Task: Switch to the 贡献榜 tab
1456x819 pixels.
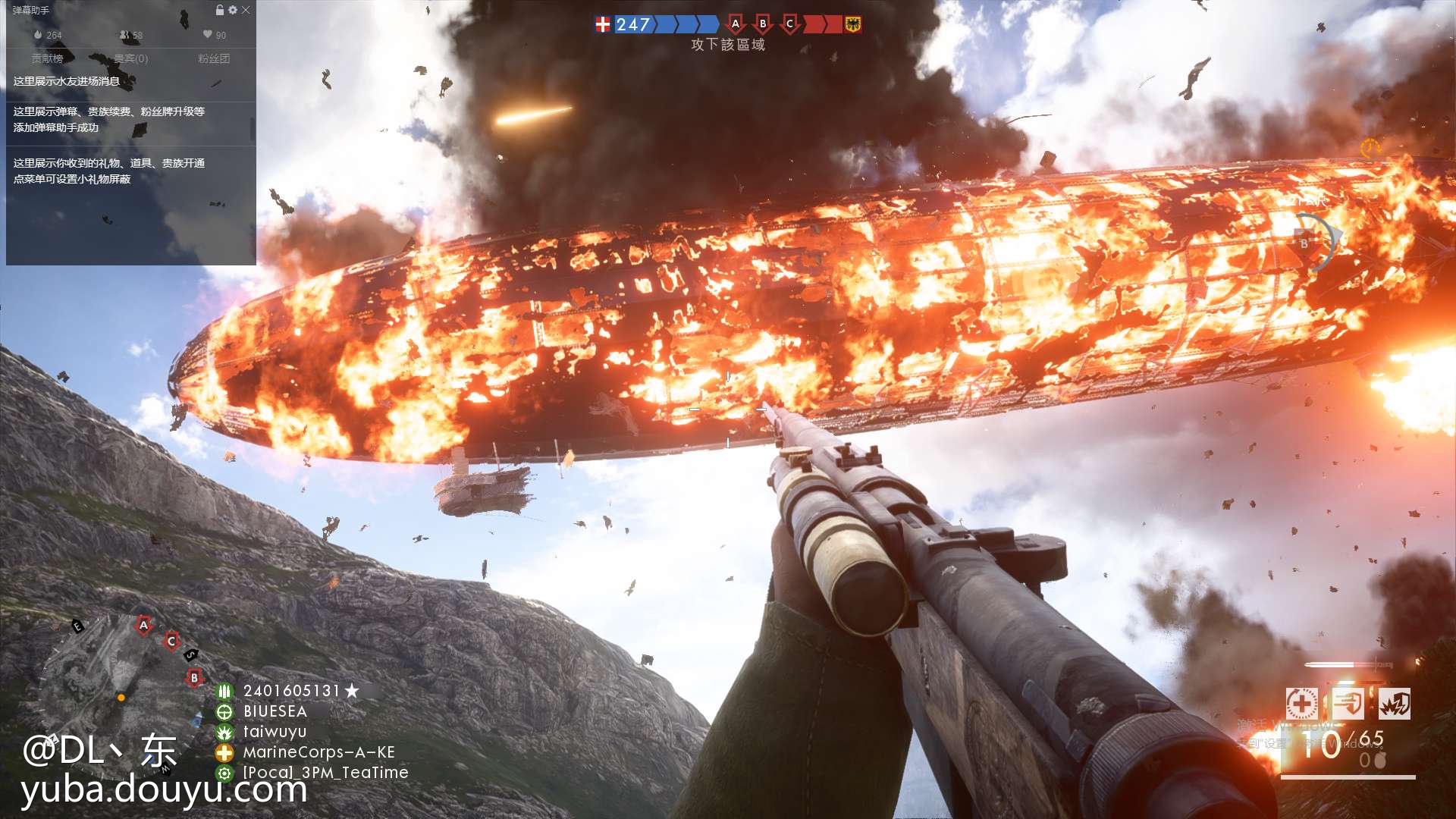Action: (48, 58)
